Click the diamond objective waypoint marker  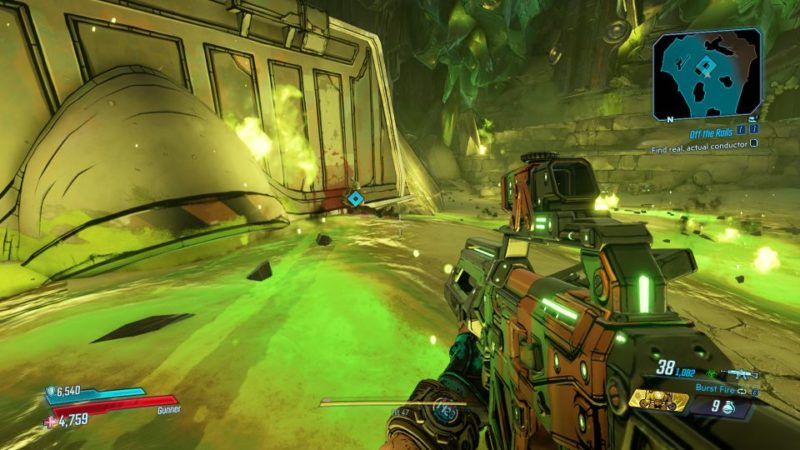pos(354,199)
